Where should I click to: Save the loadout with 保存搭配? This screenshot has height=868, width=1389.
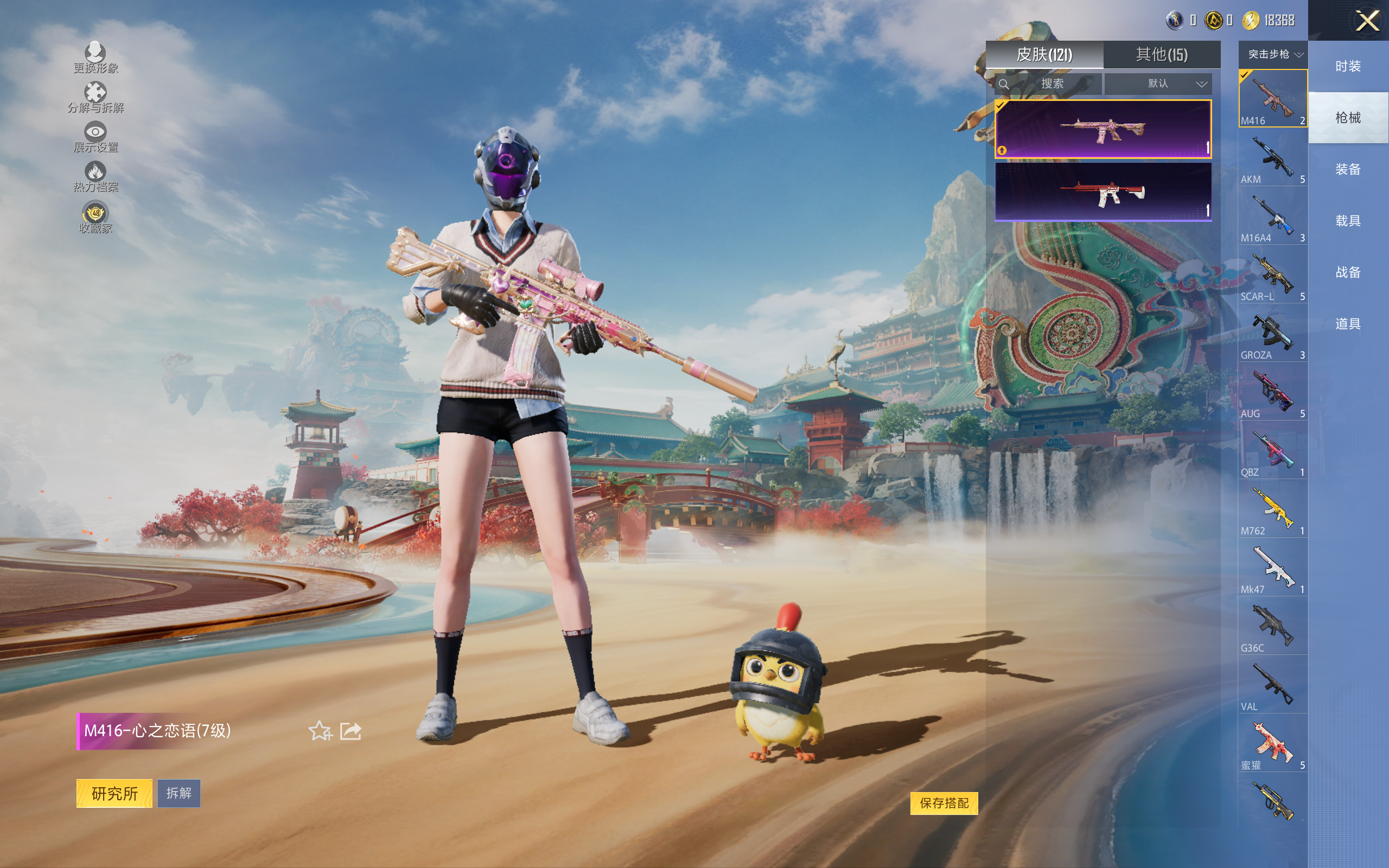[944, 802]
